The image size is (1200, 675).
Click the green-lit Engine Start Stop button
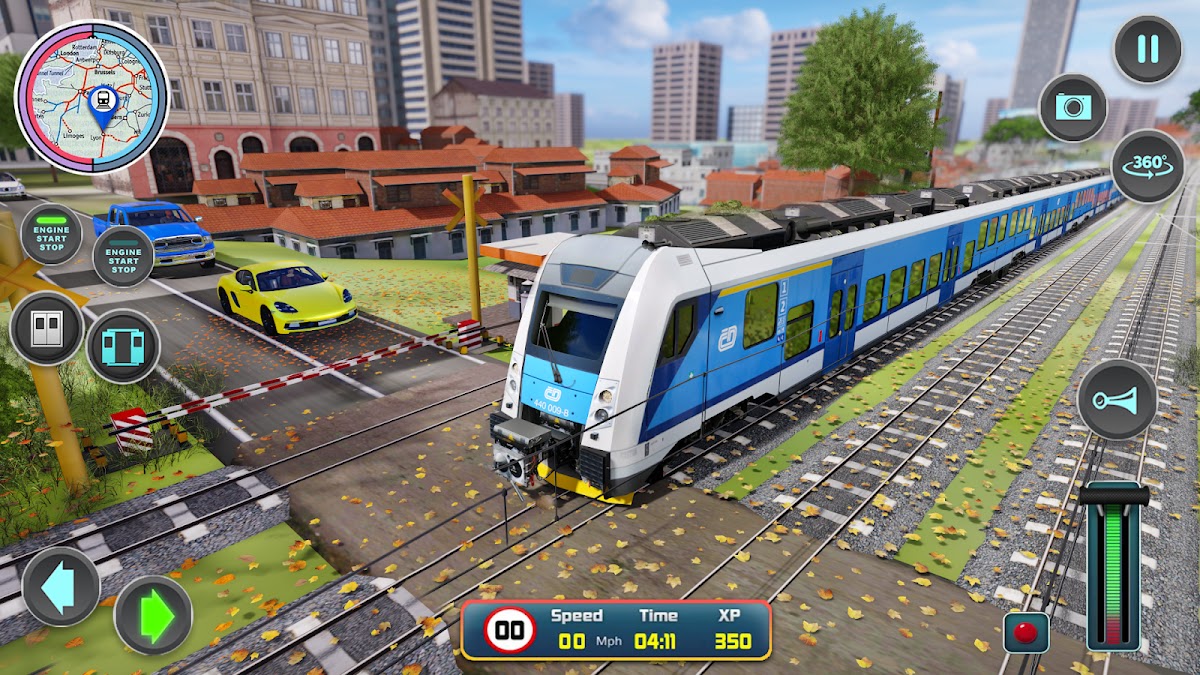[51, 236]
